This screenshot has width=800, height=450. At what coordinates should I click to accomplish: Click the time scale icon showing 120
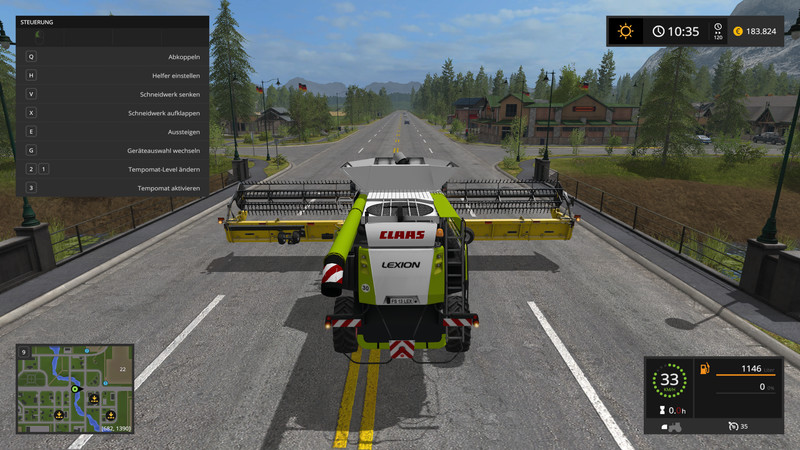click(x=716, y=31)
